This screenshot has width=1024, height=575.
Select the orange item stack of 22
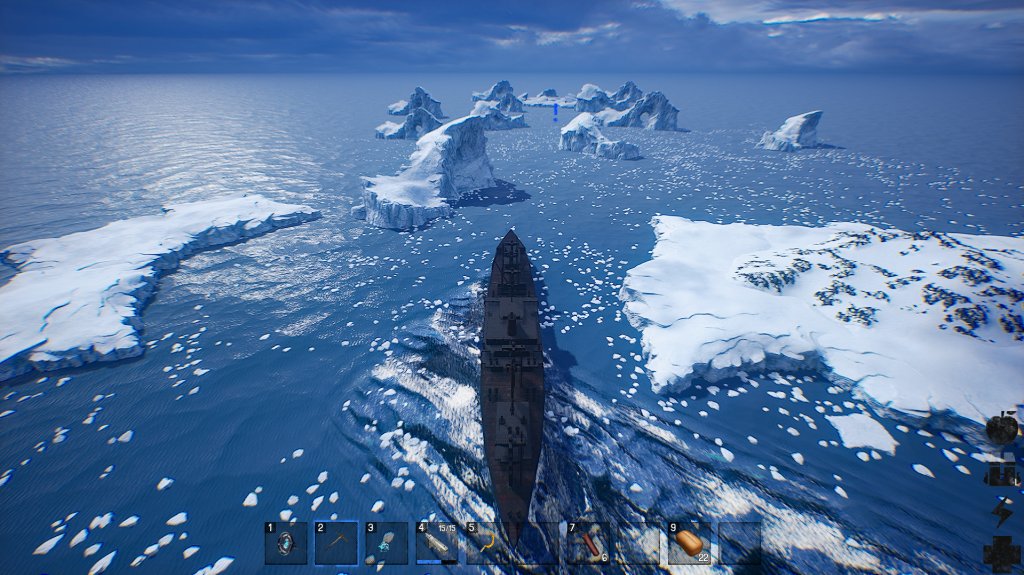coord(689,543)
